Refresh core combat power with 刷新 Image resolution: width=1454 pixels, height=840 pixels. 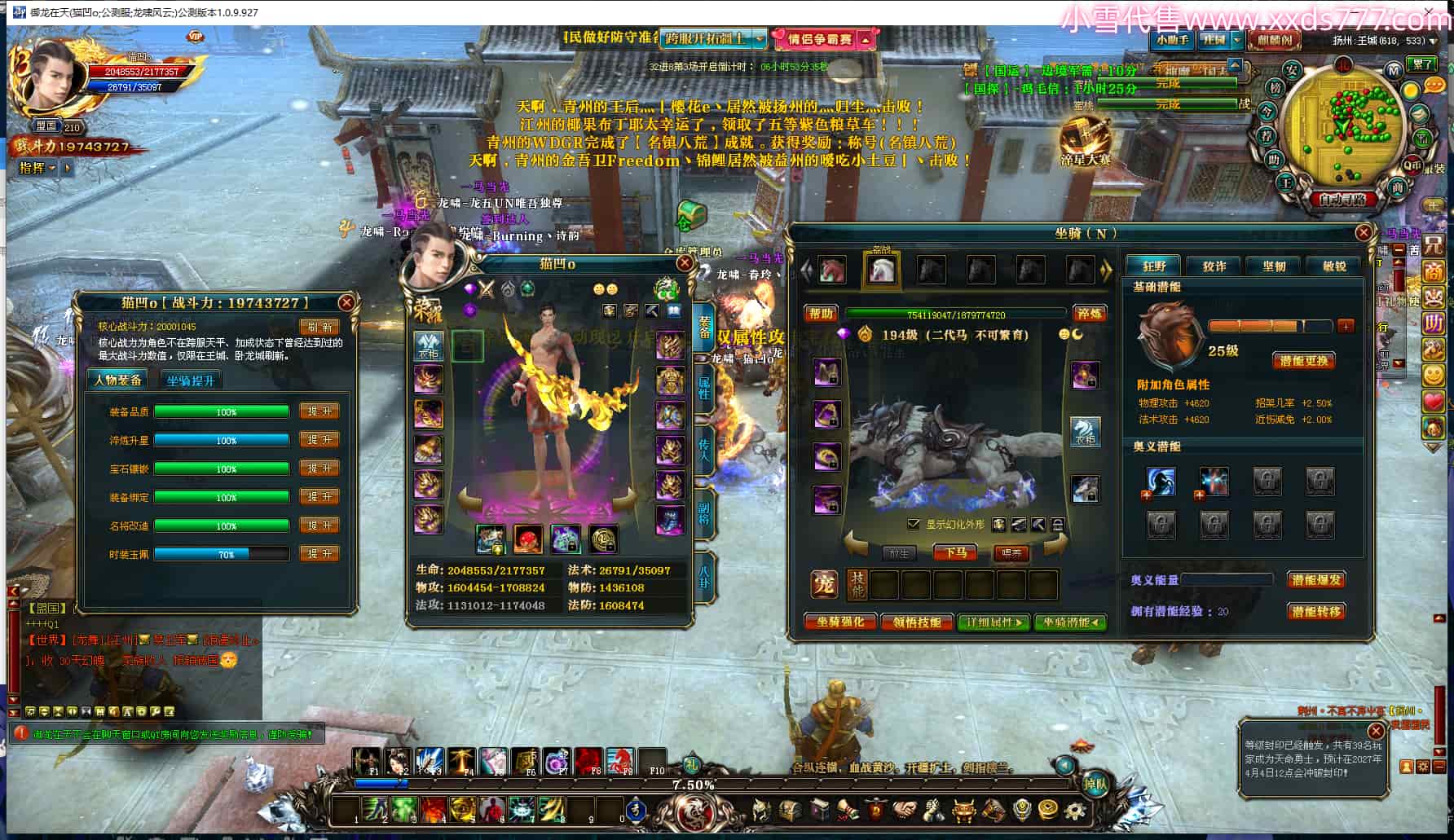pyautogui.click(x=319, y=327)
